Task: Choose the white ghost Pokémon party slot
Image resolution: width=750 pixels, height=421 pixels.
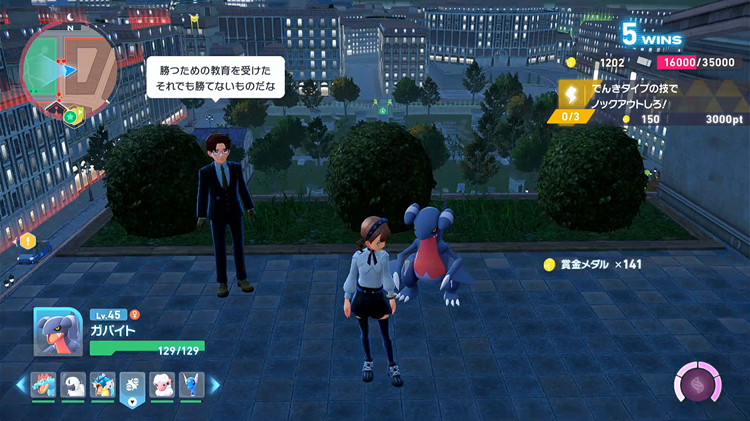Action: click(74, 384)
